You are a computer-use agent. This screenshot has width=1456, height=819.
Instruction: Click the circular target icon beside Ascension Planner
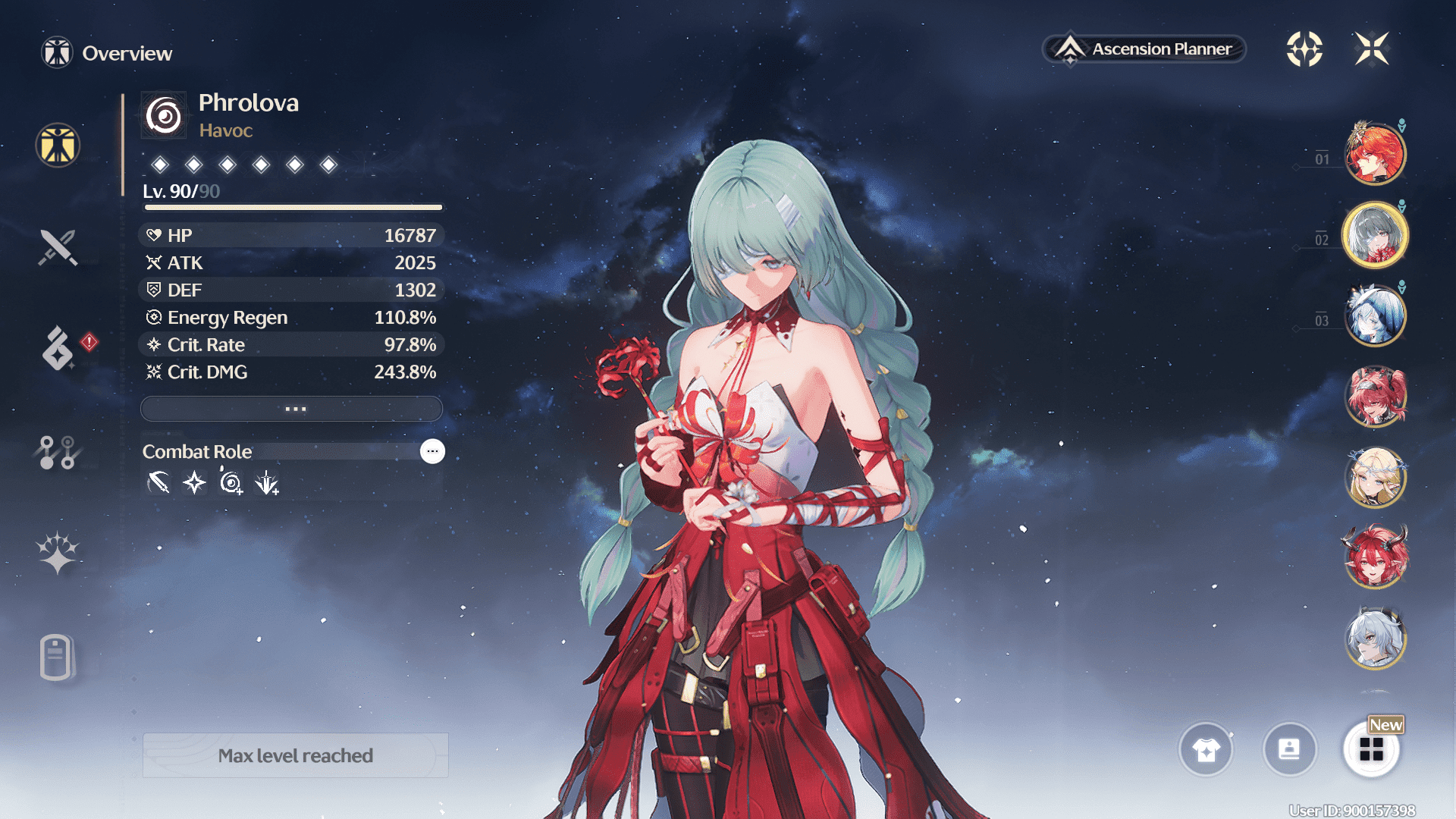1304,49
